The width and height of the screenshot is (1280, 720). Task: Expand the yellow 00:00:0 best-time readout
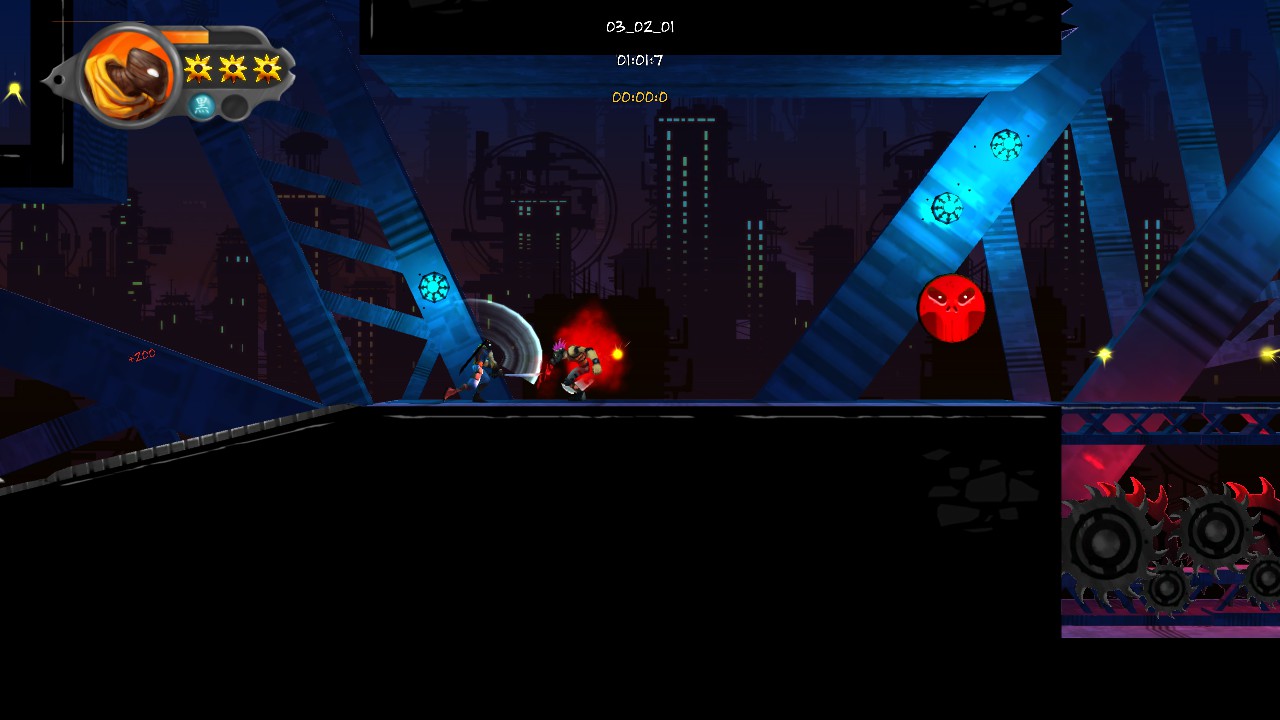640,97
